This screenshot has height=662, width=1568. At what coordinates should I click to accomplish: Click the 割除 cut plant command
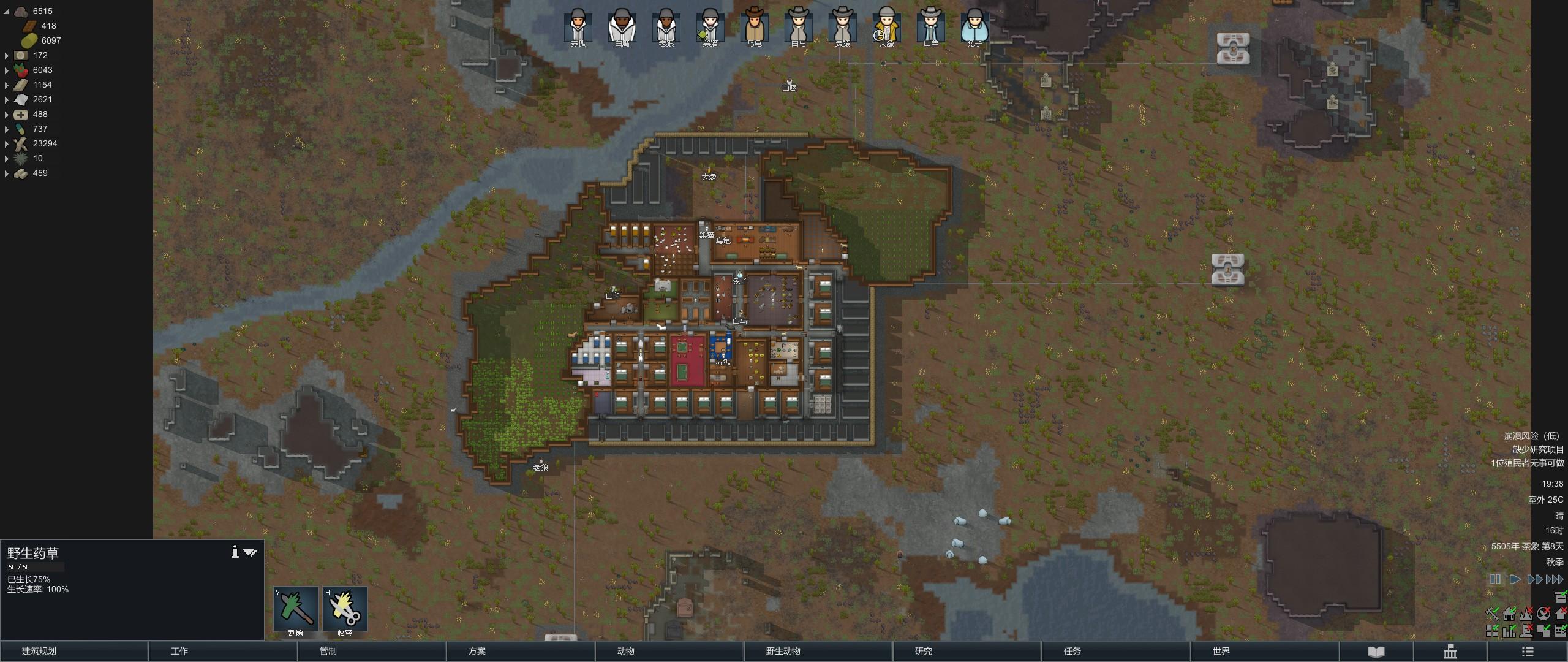296,609
